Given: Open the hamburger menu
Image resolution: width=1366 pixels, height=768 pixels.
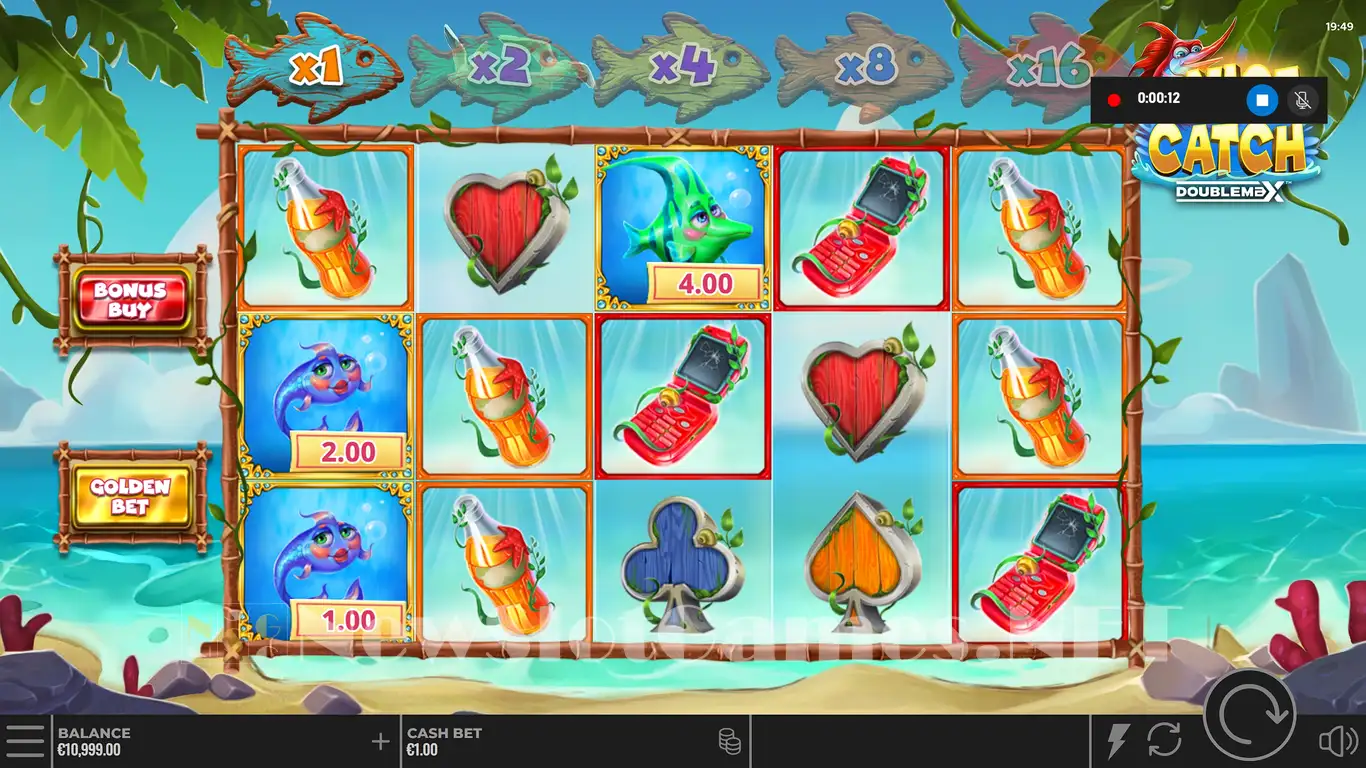Looking at the screenshot, I should [25, 741].
